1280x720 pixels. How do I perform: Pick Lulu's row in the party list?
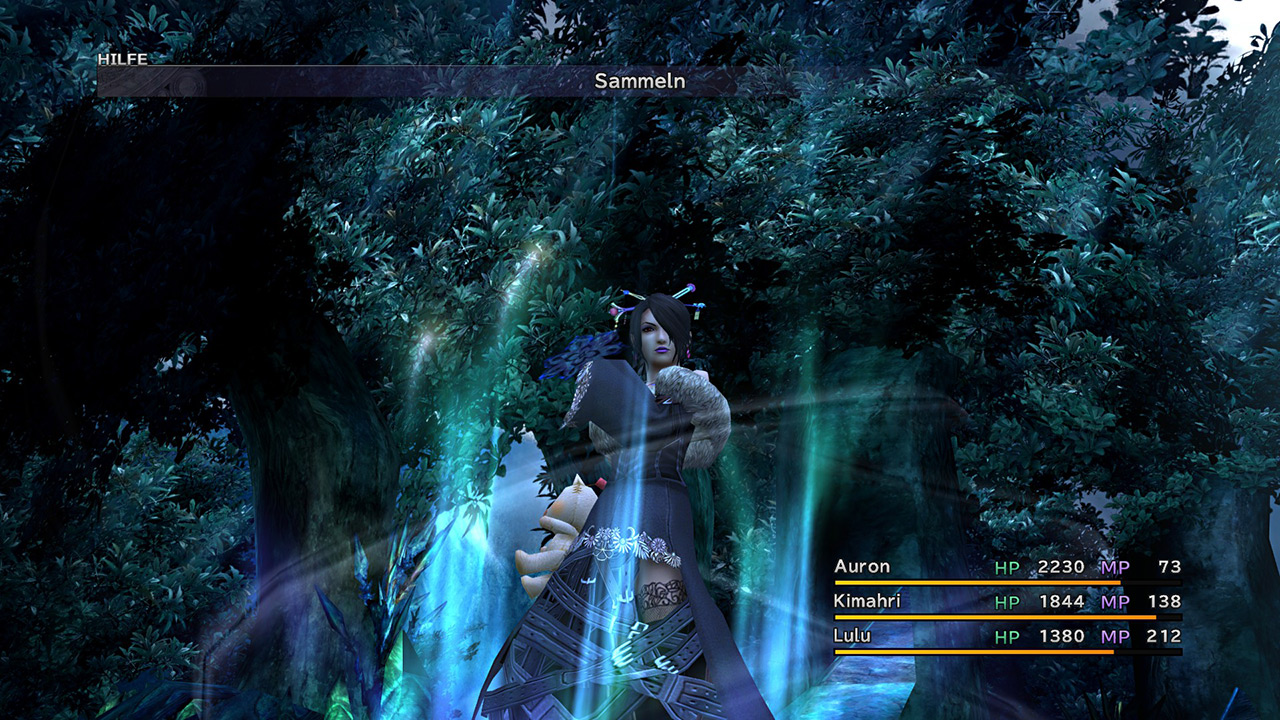pos(853,636)
